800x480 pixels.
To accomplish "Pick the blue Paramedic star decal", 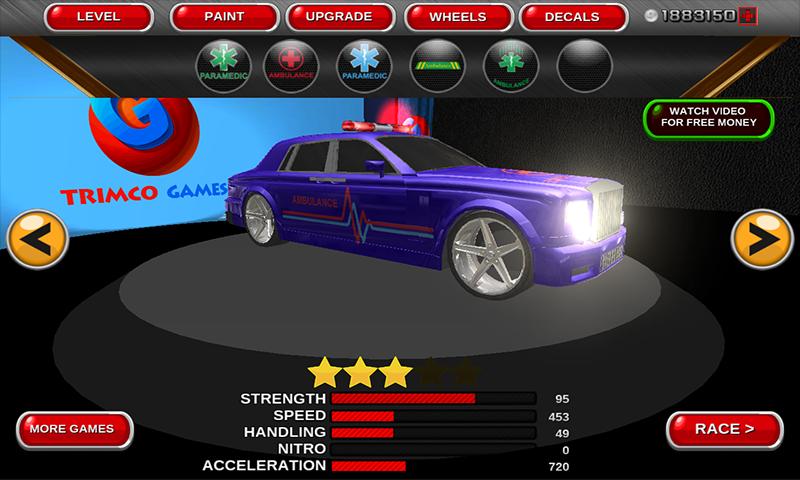I will click(x=367, y=66).
